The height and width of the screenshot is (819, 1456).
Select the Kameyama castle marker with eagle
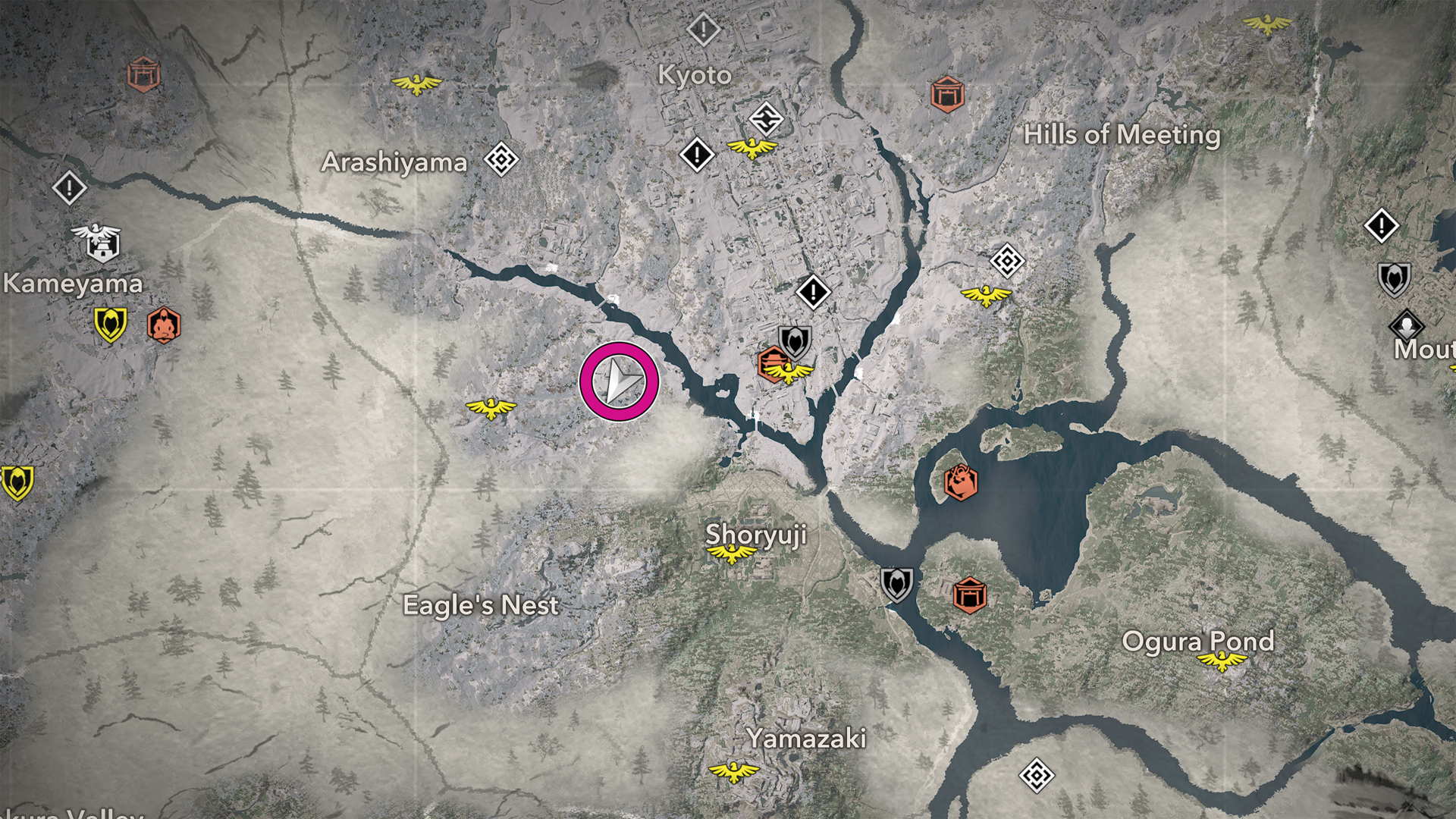(99, 241)
